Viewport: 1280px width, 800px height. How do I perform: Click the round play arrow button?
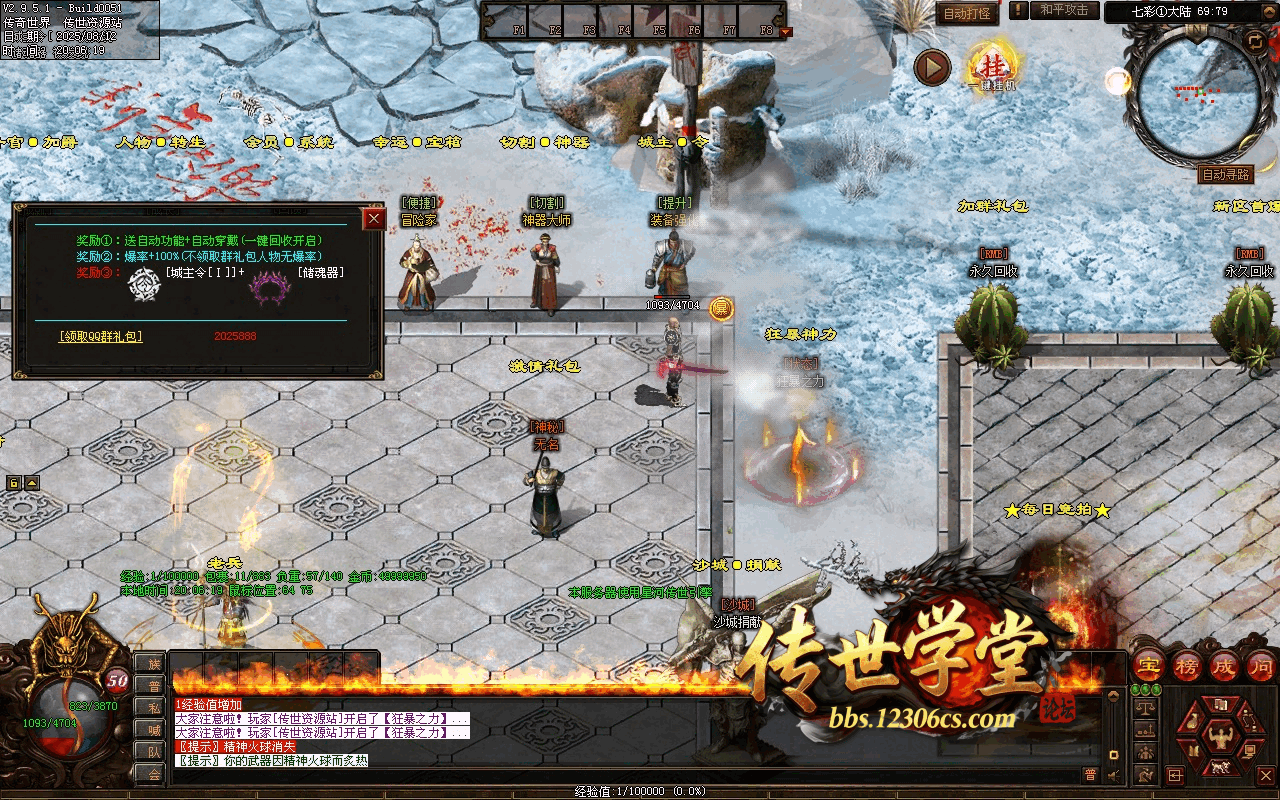click(932, 68)
